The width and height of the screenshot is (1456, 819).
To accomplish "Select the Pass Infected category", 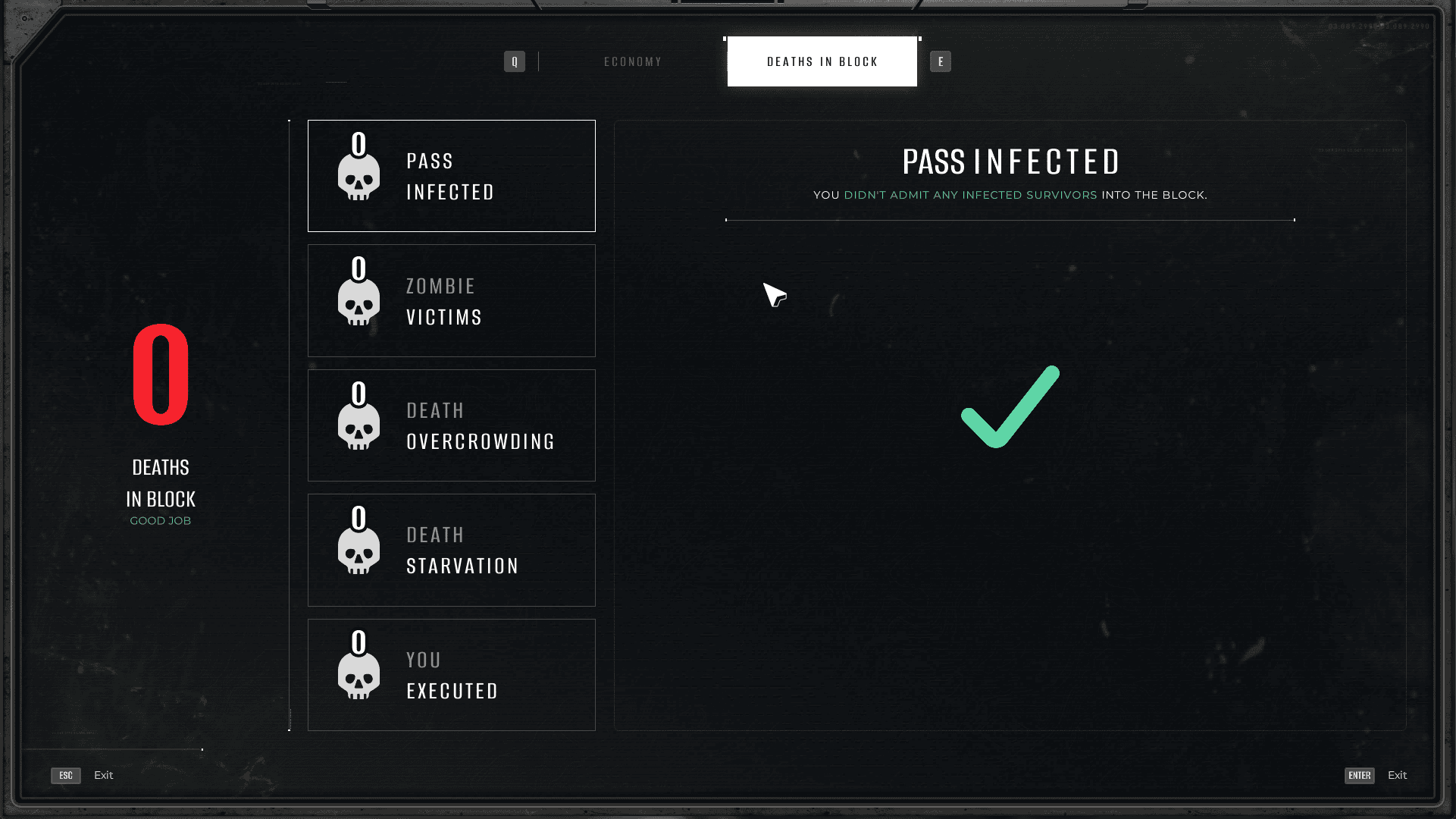I will [451, 176].
